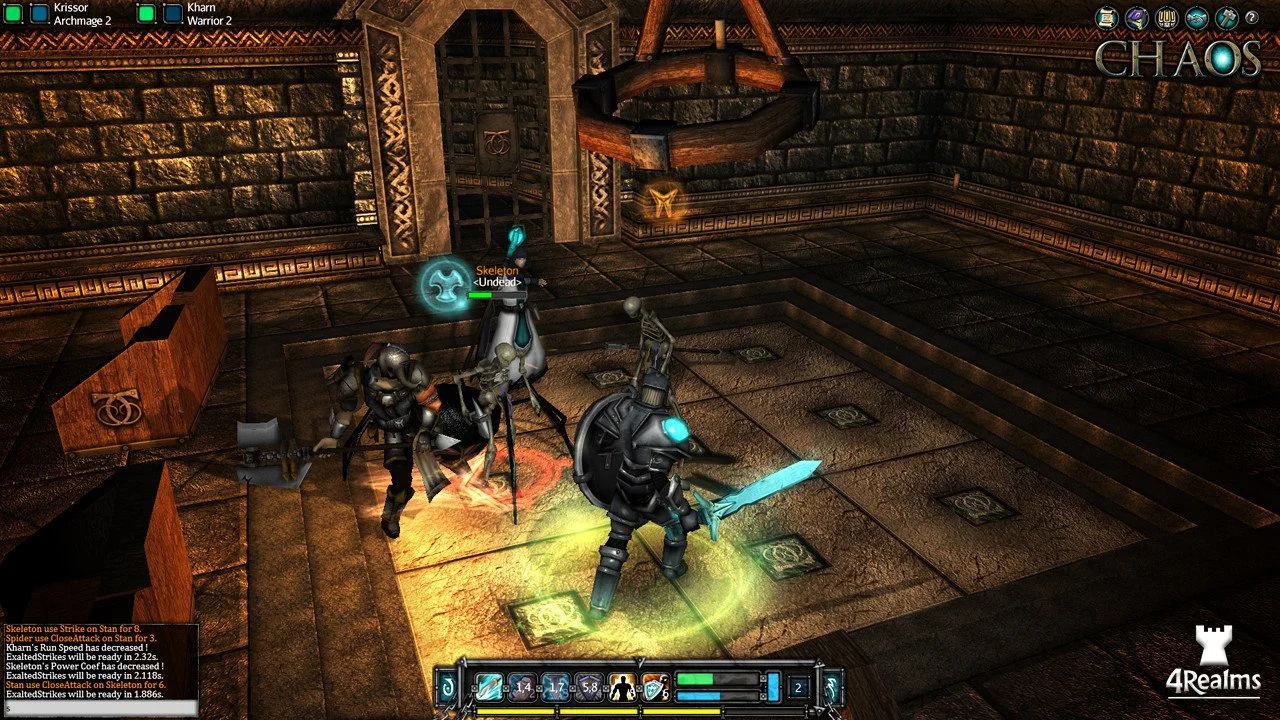Activate the glowing rage skill in slot 5
Image resolution: width=1280 pixels, height=720 pixels.
click(x=623, y=685)
